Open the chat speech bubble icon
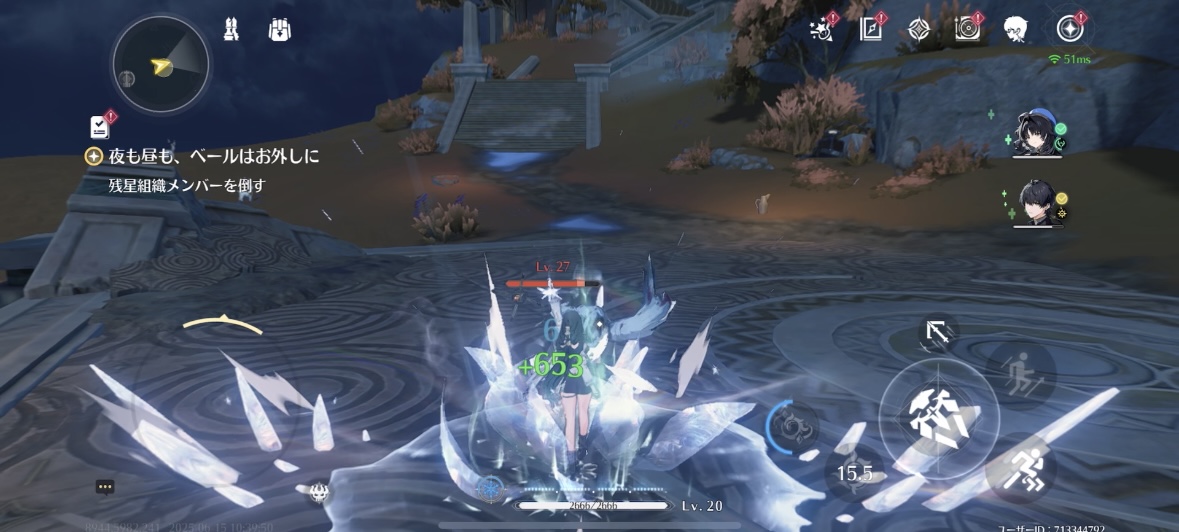Viewport: 1179px width, 532px height. (105, 487)
